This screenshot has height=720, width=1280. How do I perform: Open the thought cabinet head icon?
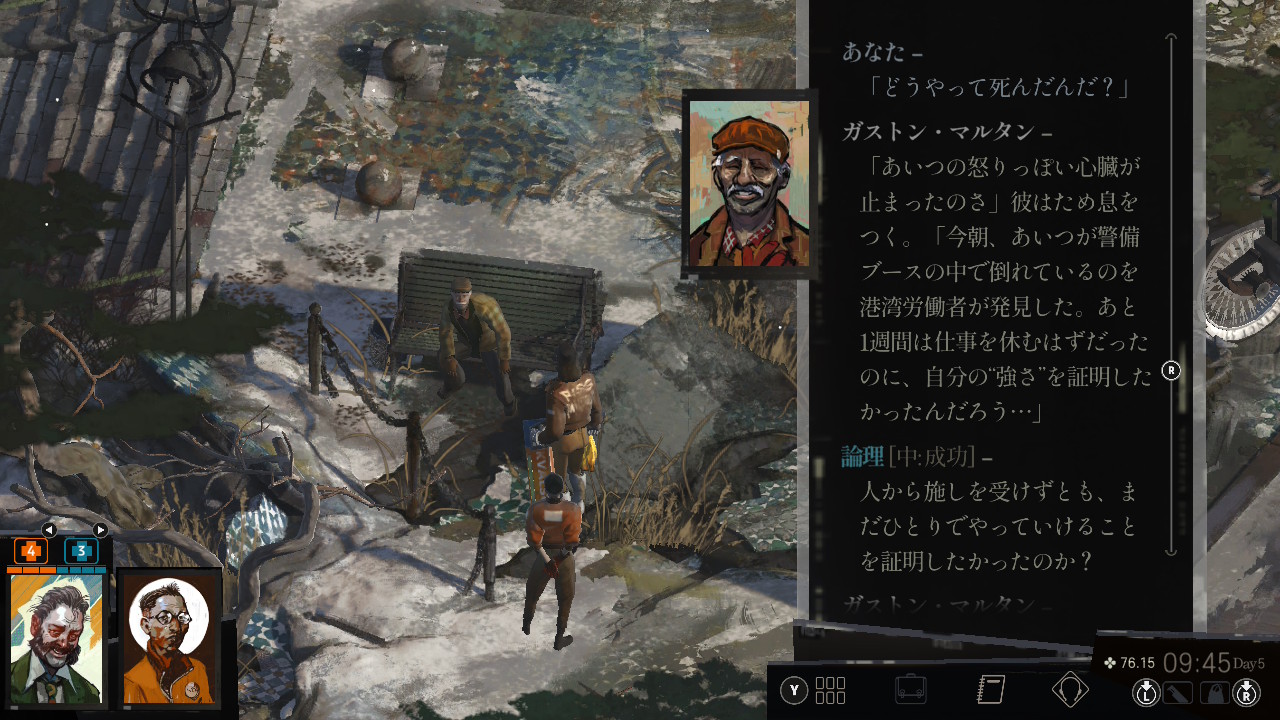point(1070,690)
